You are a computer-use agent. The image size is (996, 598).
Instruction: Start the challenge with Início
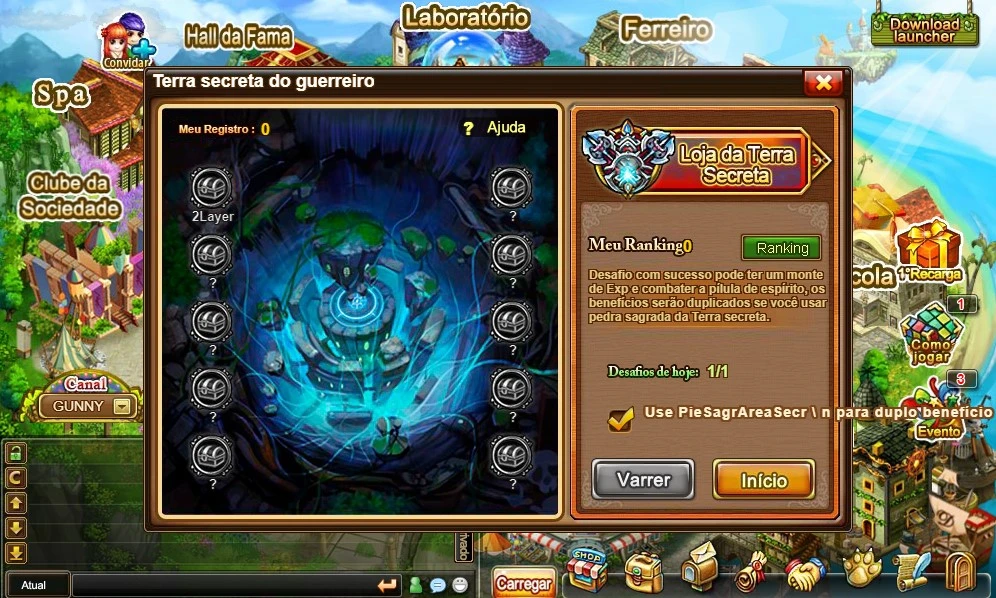click(763, 480)
